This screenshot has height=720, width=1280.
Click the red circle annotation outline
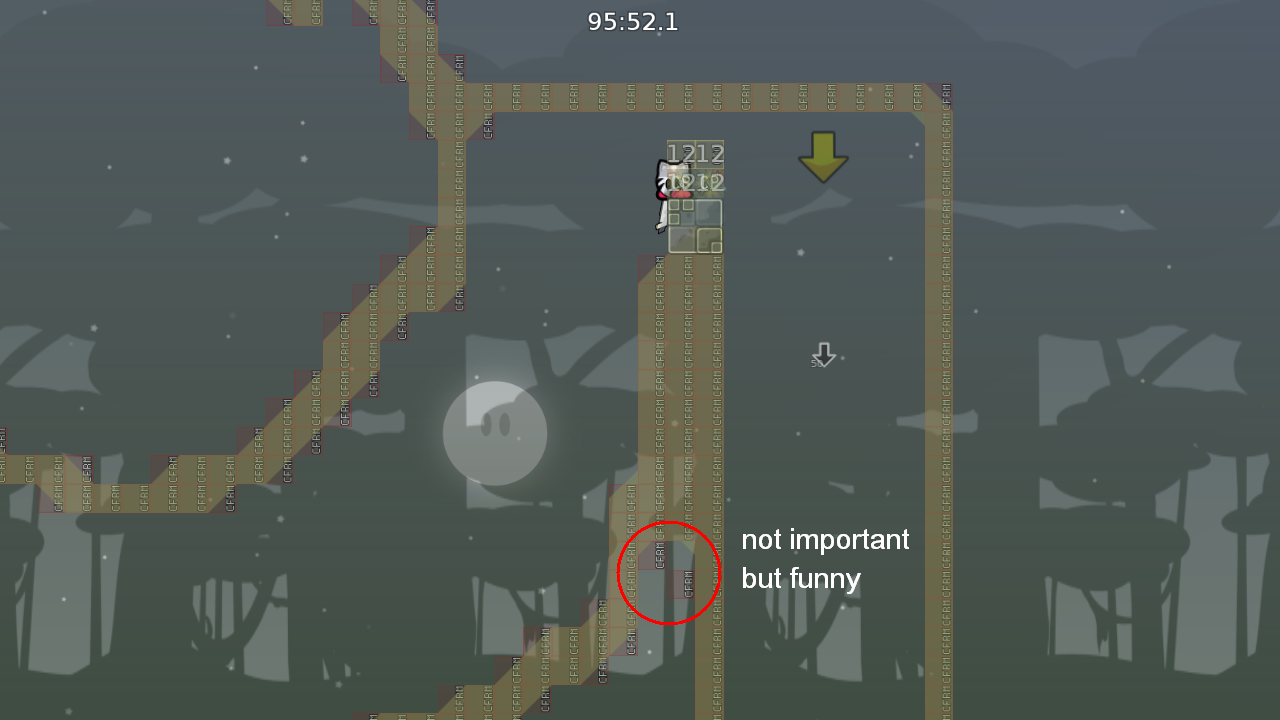pyautogui.click(x=669, y=520)
